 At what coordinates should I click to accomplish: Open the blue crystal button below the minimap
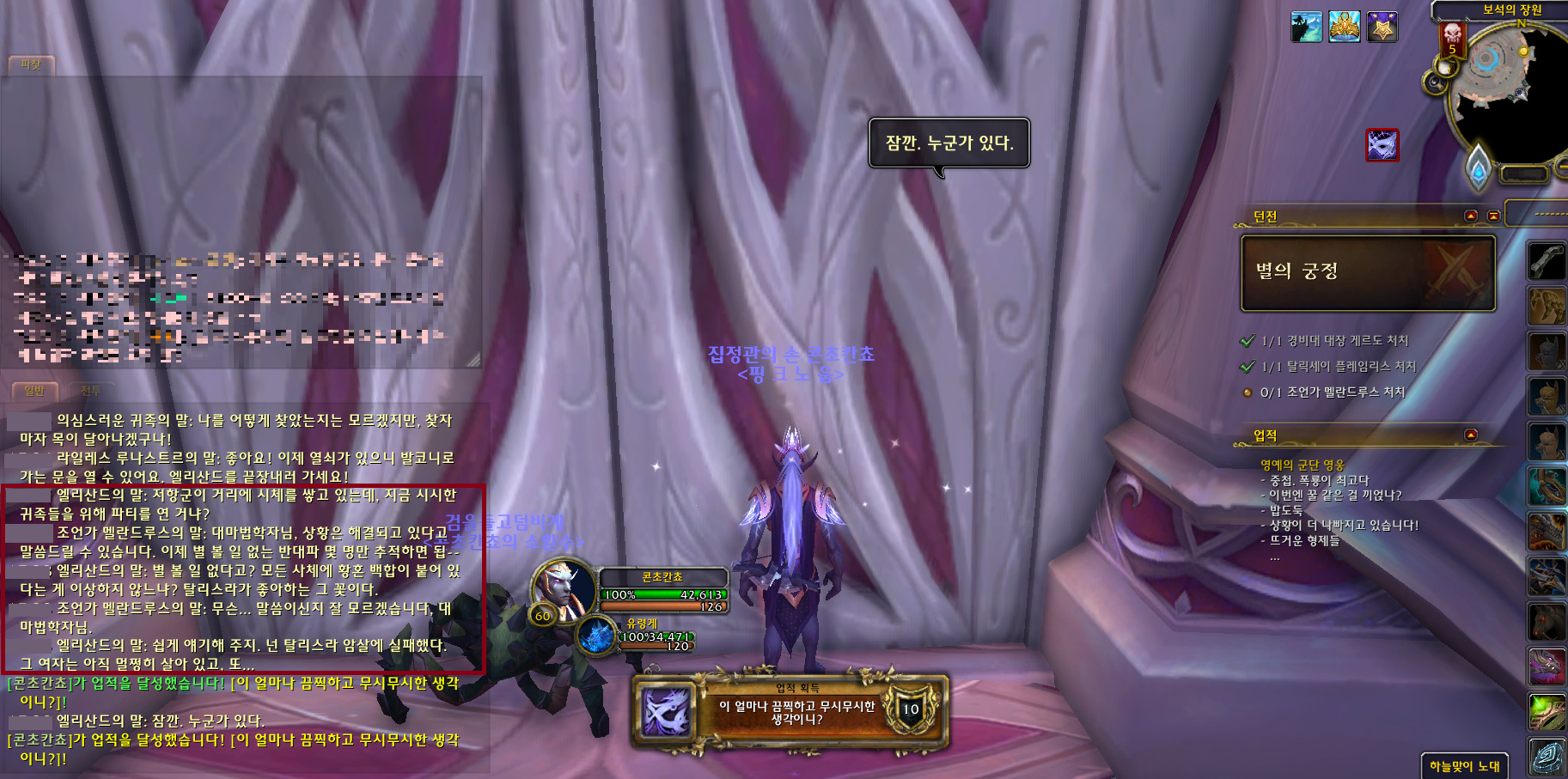[1478, 167]
